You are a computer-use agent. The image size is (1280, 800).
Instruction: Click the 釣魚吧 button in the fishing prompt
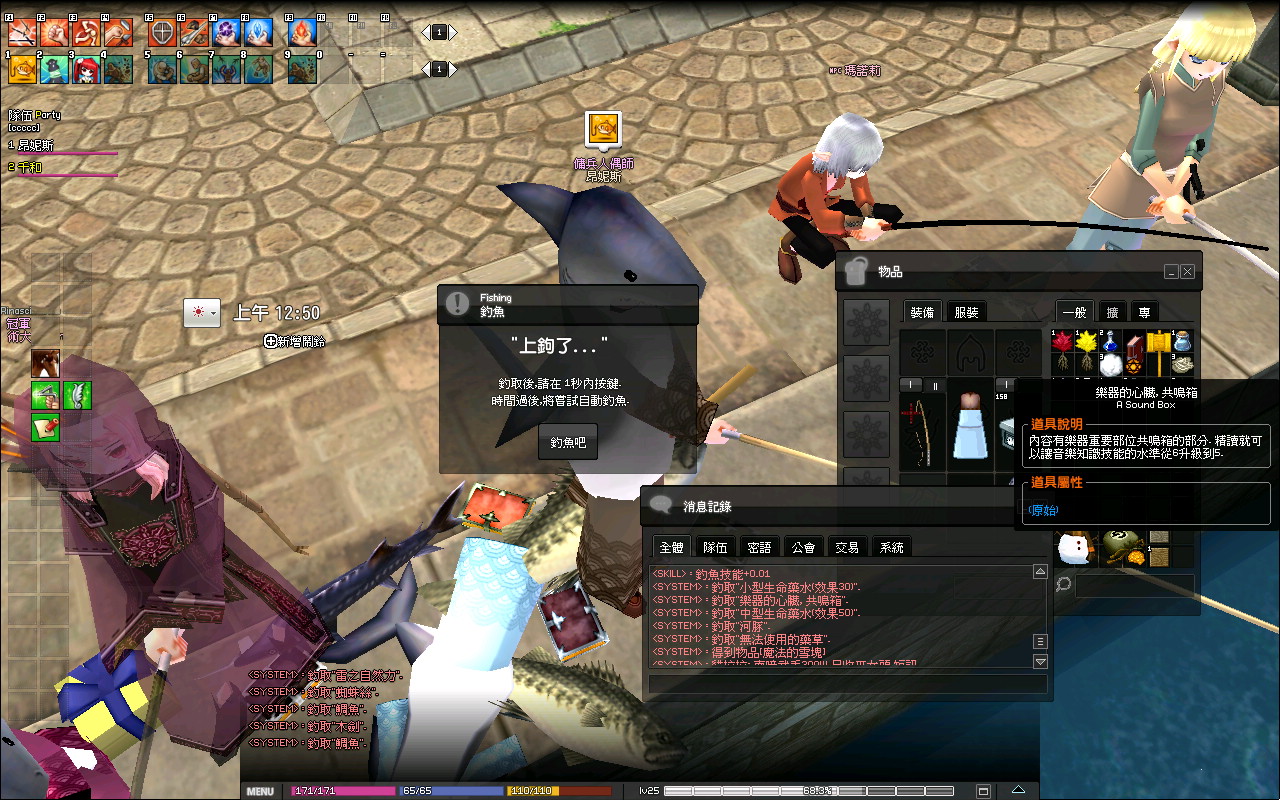click(x=567, y=441)
